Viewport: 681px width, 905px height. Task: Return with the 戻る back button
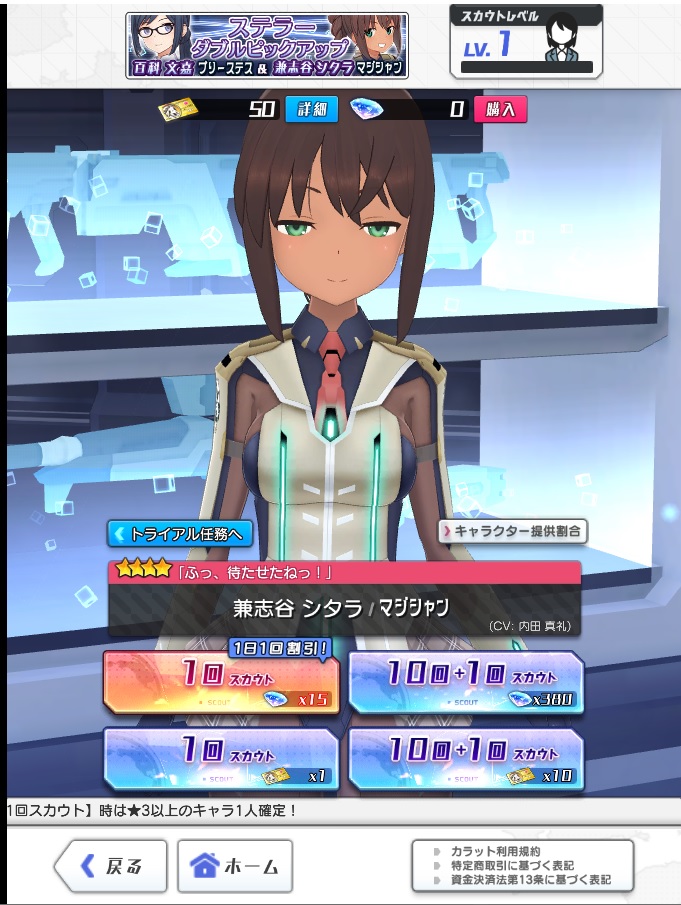tap(111, 865)
